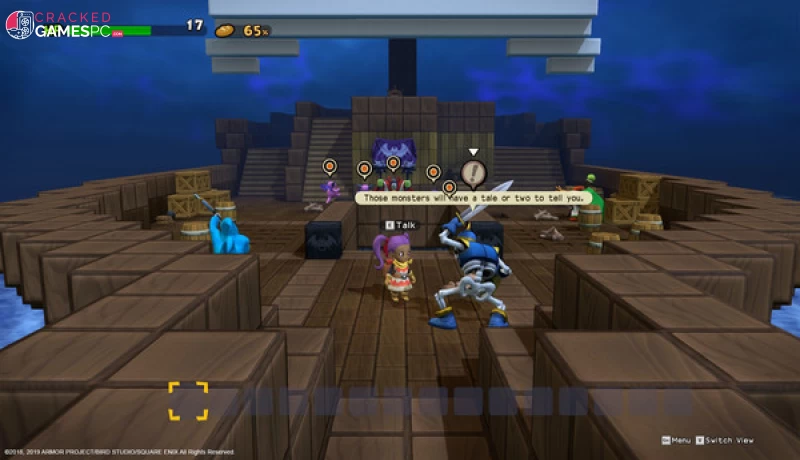Viewport: 800px width, 460px height.
Task: Click the exclamation mark quest marker
Action: point(473,172)
